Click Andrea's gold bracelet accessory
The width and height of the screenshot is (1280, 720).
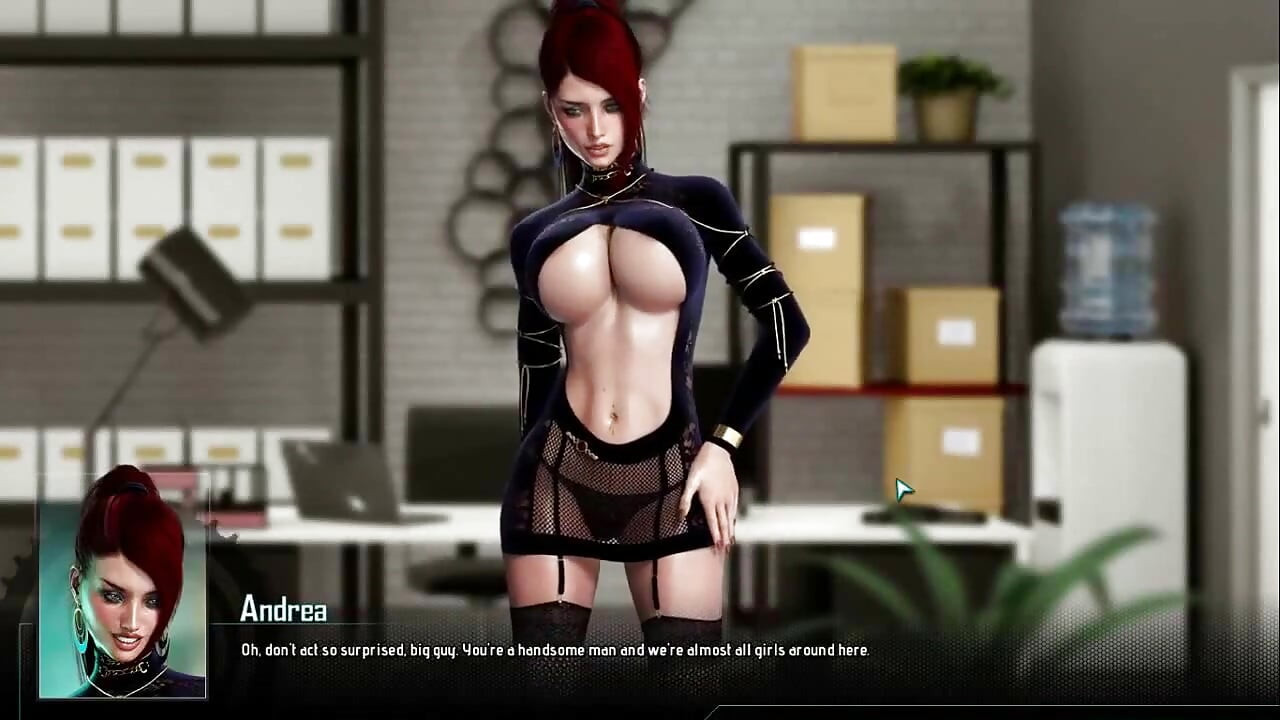[x=728, y=433]
